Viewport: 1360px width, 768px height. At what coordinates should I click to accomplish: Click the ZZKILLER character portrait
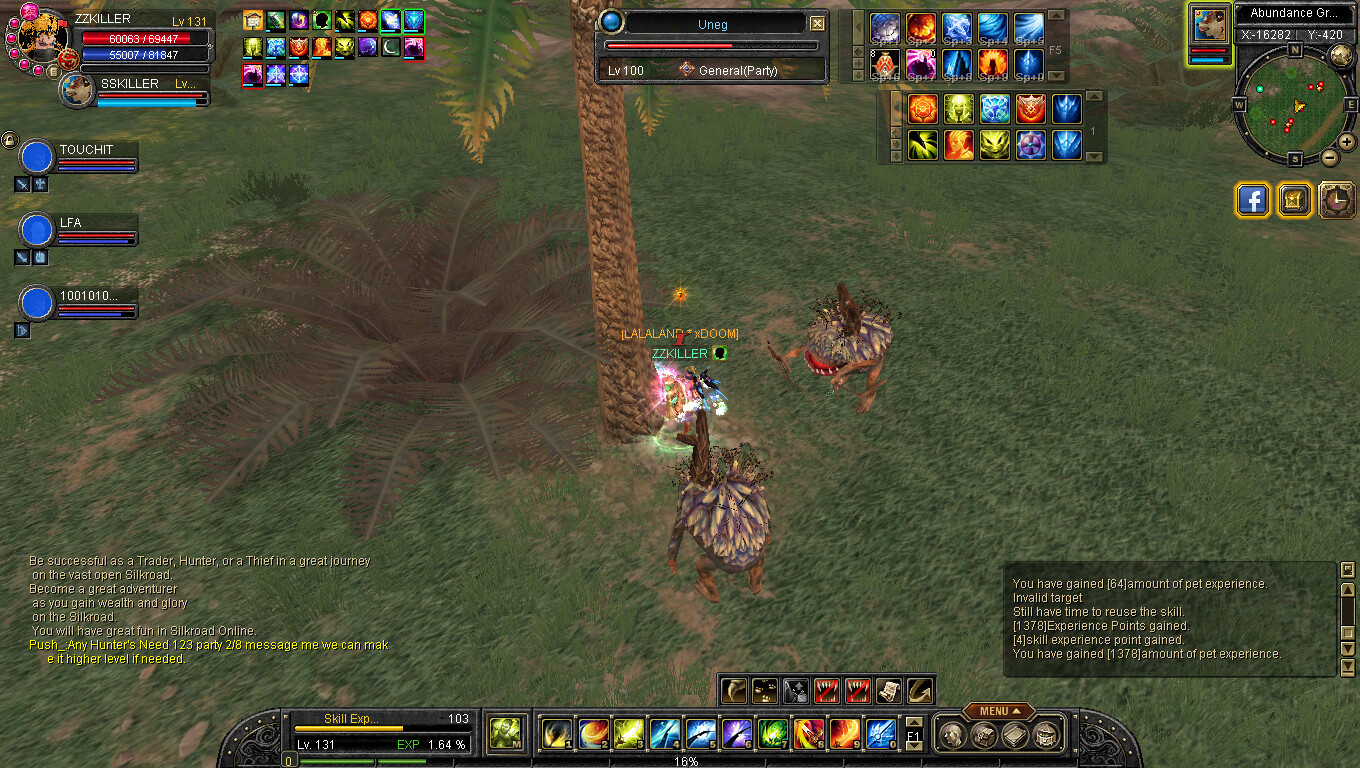coord(42,38)
